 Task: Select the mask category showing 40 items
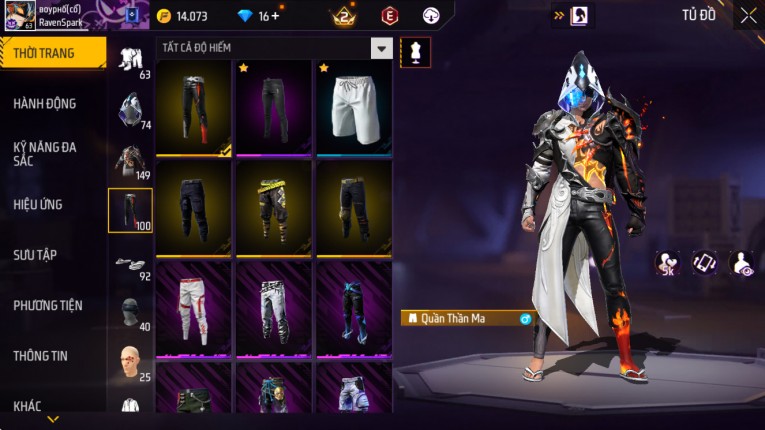tap(130, 313)
